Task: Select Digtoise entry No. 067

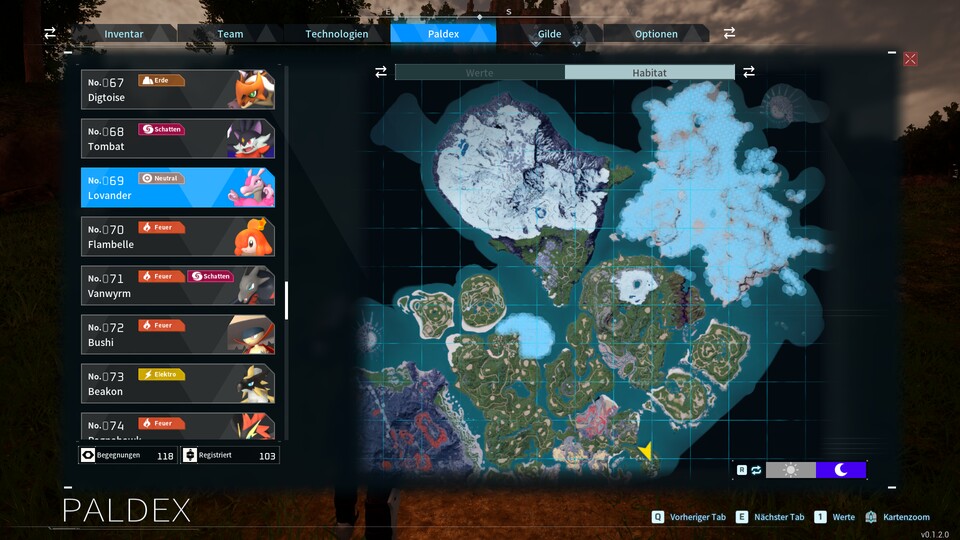Action: point(178,90)
